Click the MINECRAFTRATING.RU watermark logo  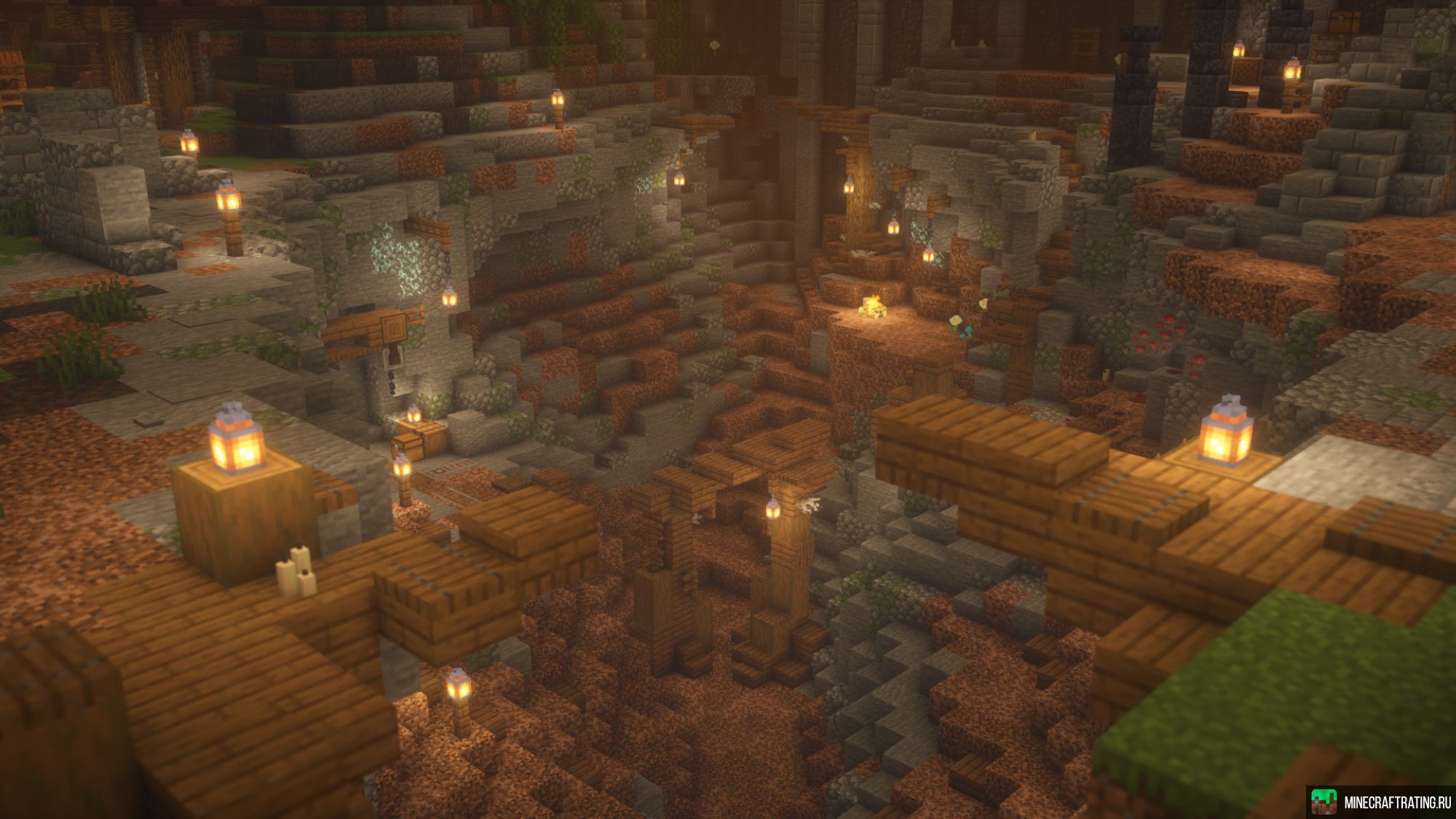(x=1380, y=802)
